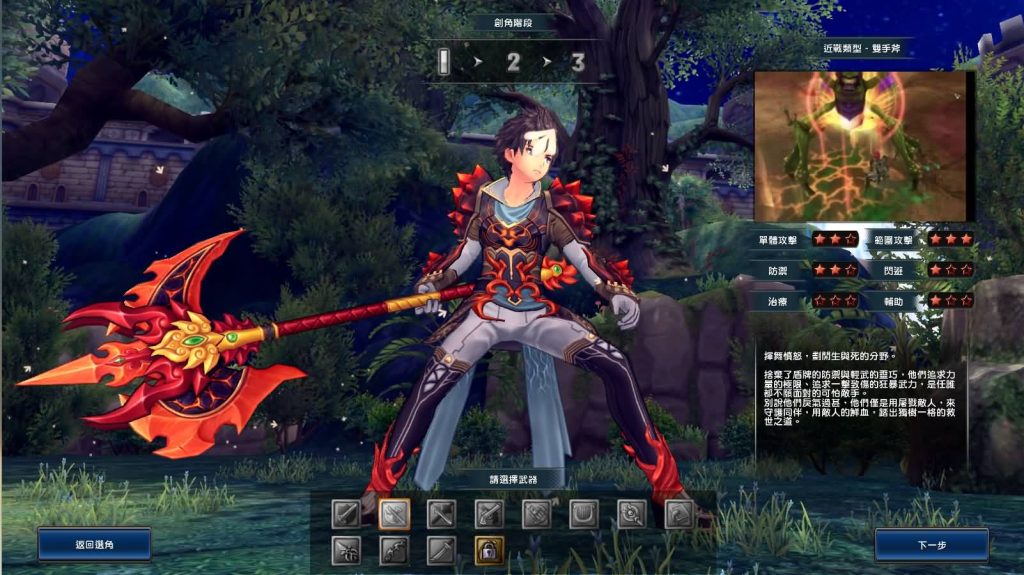Select the katana weapon icon
1024x575 pixels.
click(x=442, y=550)
